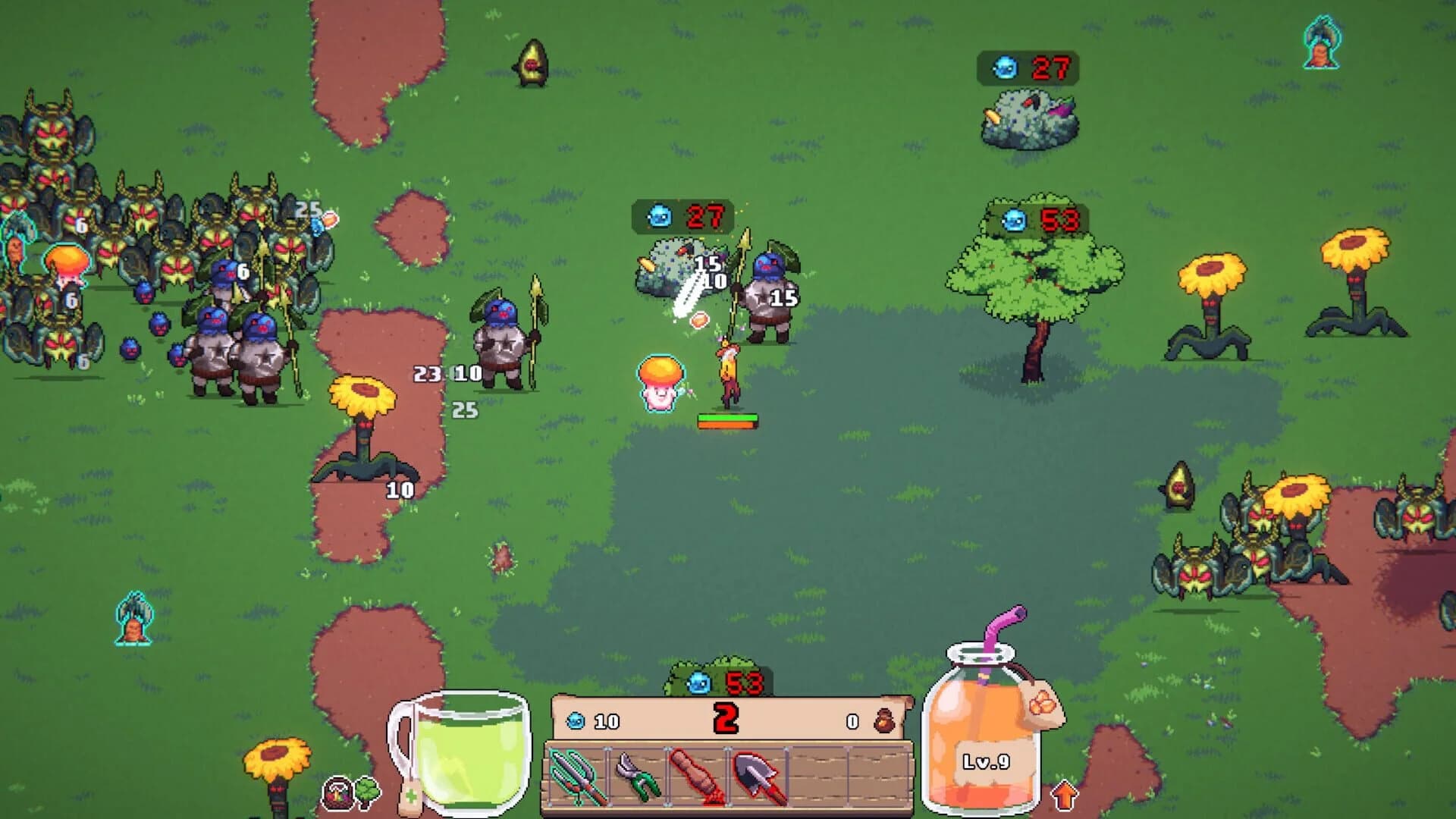The image size is (1456, 819).
Task: Click the orange upgrade arrow bottom-right
Action: (x=1065, y=795)
